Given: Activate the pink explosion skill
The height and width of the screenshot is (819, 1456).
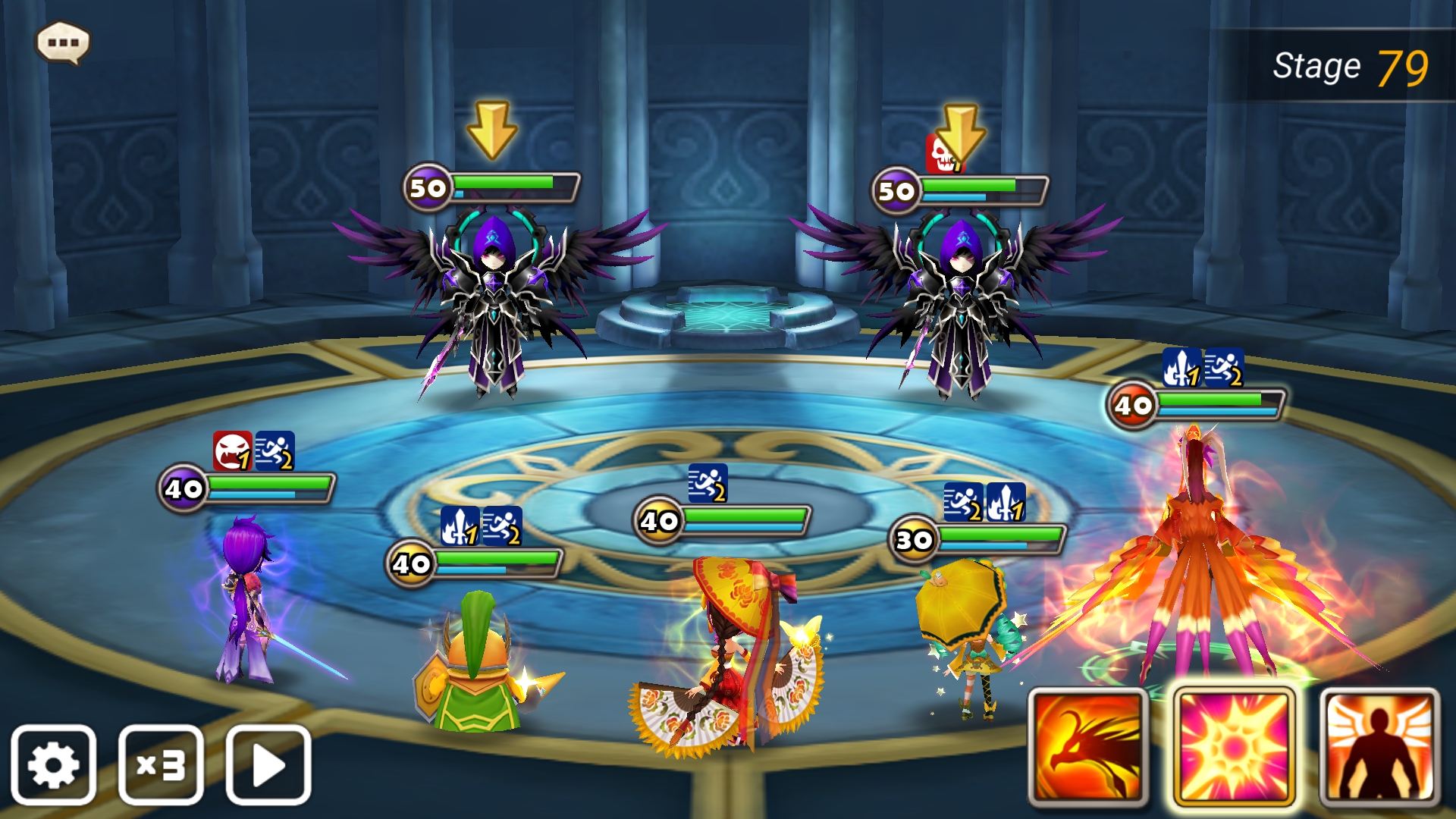Looking at the screenshot, I should click(x=1234, y=747).
